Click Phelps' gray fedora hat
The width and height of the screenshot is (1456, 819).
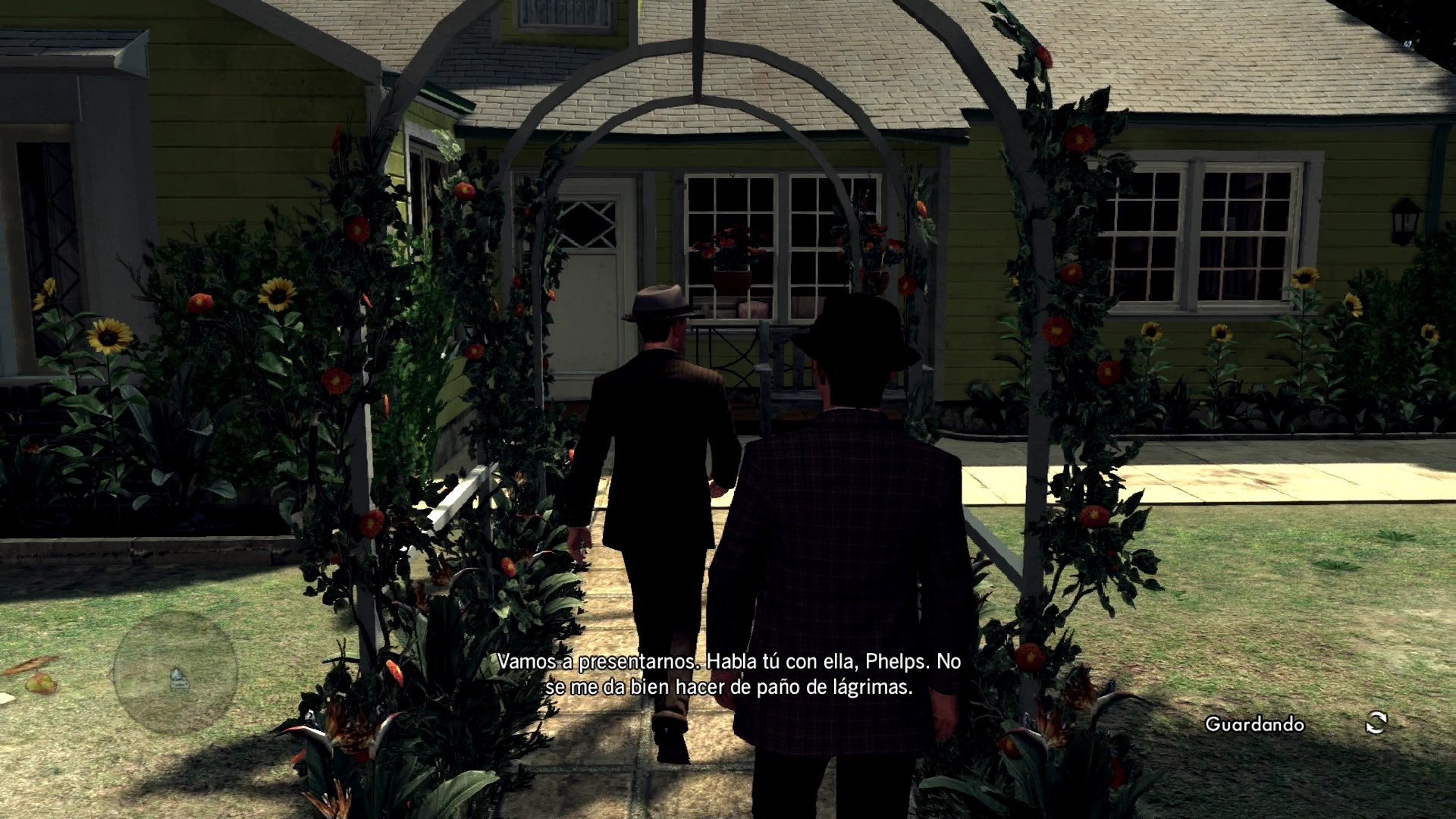(x=659, y=302)
